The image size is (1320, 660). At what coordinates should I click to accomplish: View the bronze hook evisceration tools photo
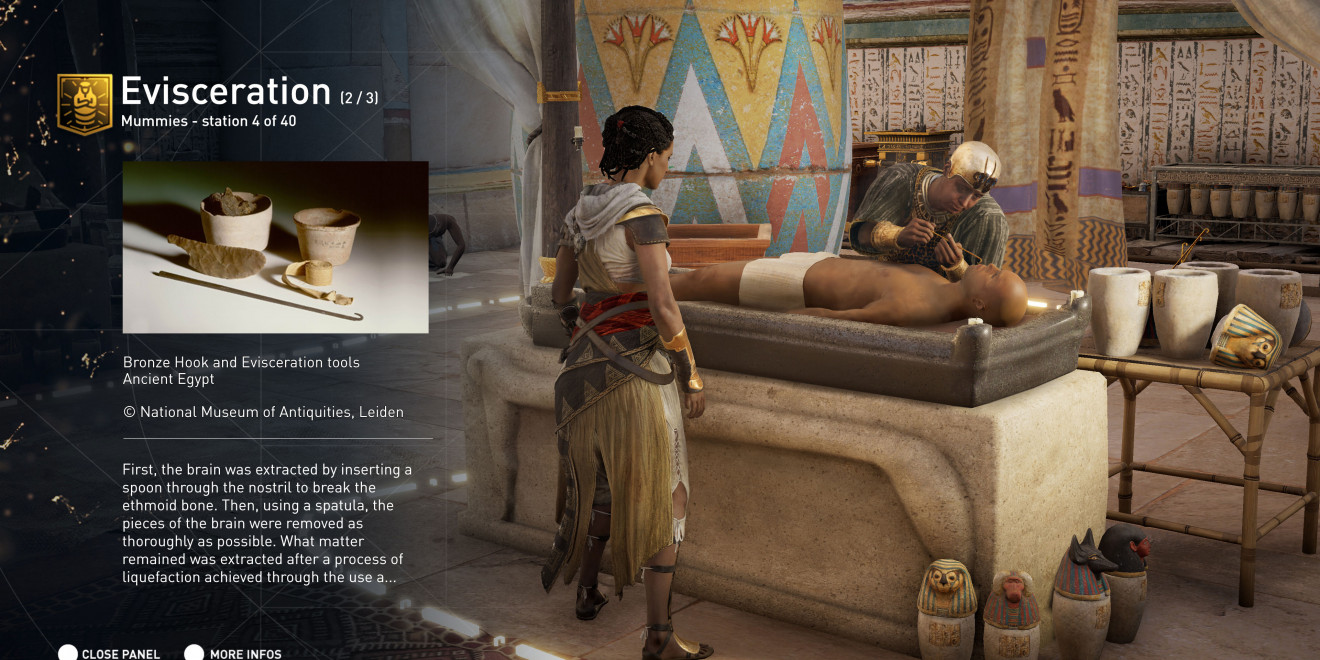click(x=275, y=247)
